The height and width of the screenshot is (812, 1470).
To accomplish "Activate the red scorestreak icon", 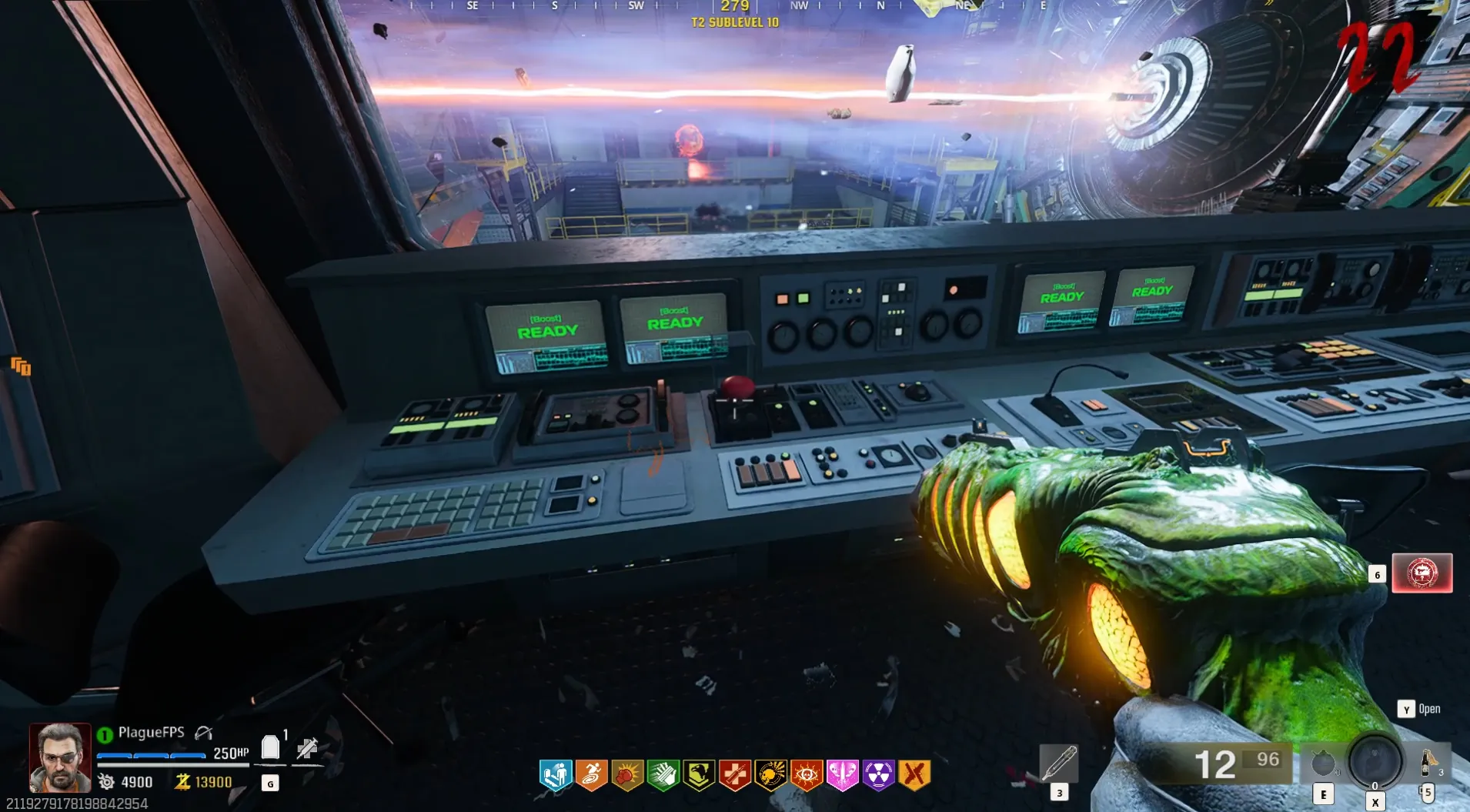I will point(1422,573).
